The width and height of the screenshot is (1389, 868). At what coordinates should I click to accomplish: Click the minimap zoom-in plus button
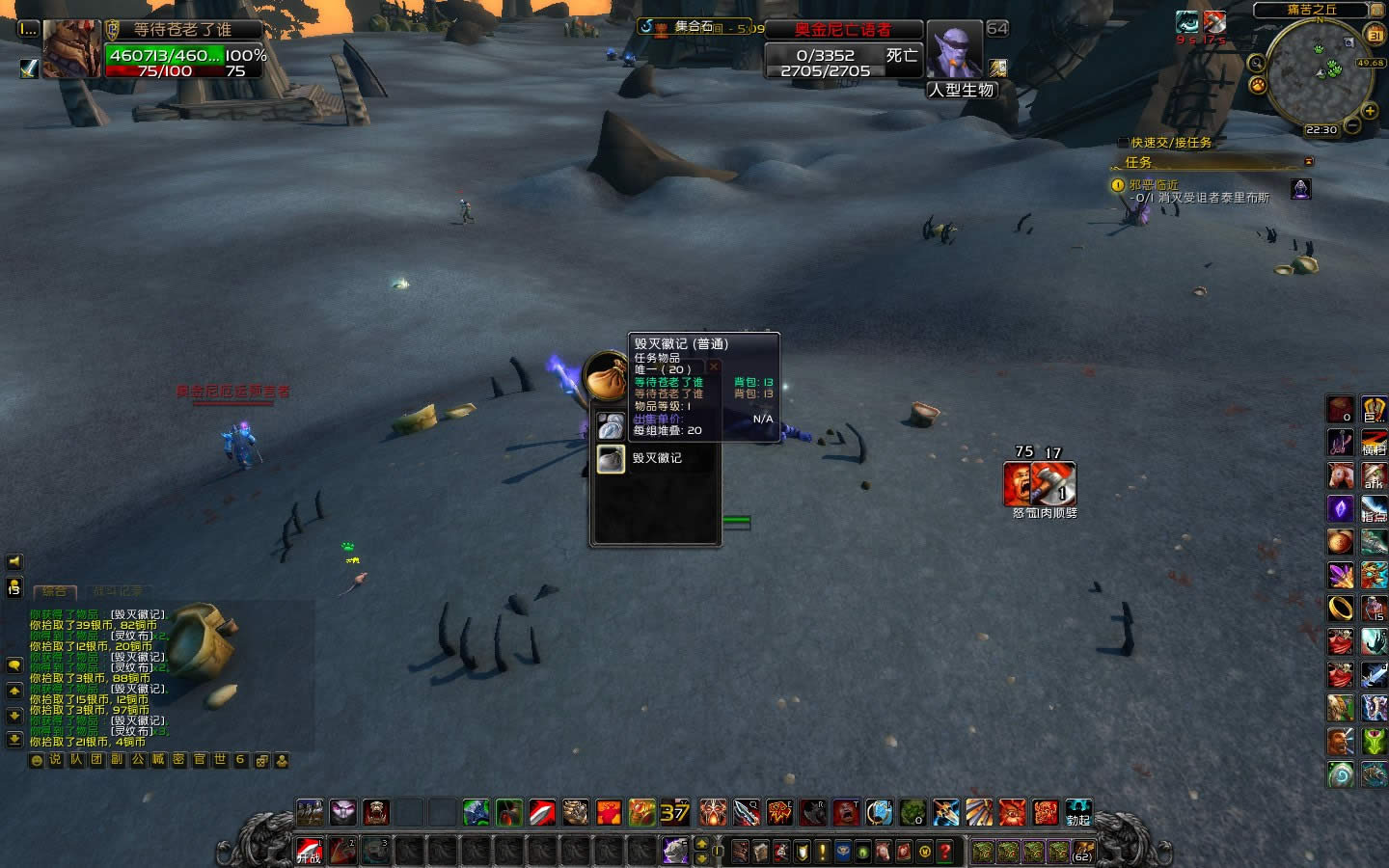click(x=1369, y=112)
